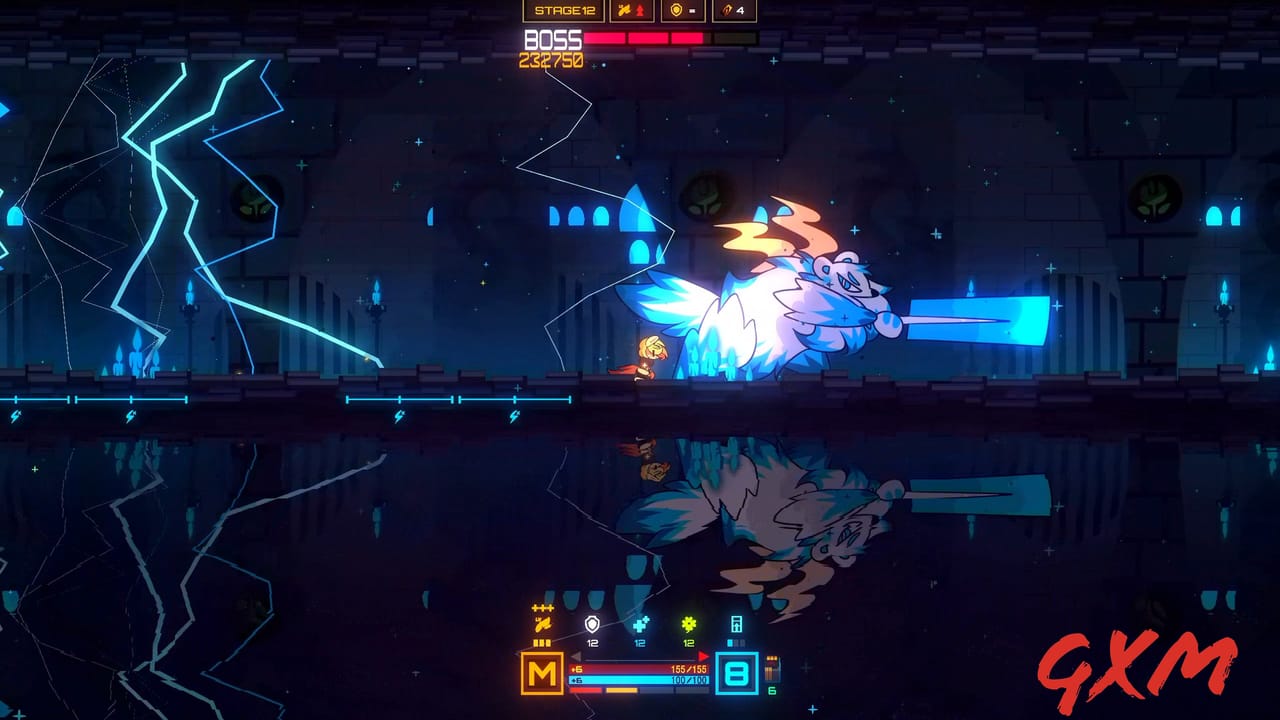The height and width of the screenshot is (720, 1280).
Task: Click the gray left-facing arrow above the health bar
Action: coord(576,655)
